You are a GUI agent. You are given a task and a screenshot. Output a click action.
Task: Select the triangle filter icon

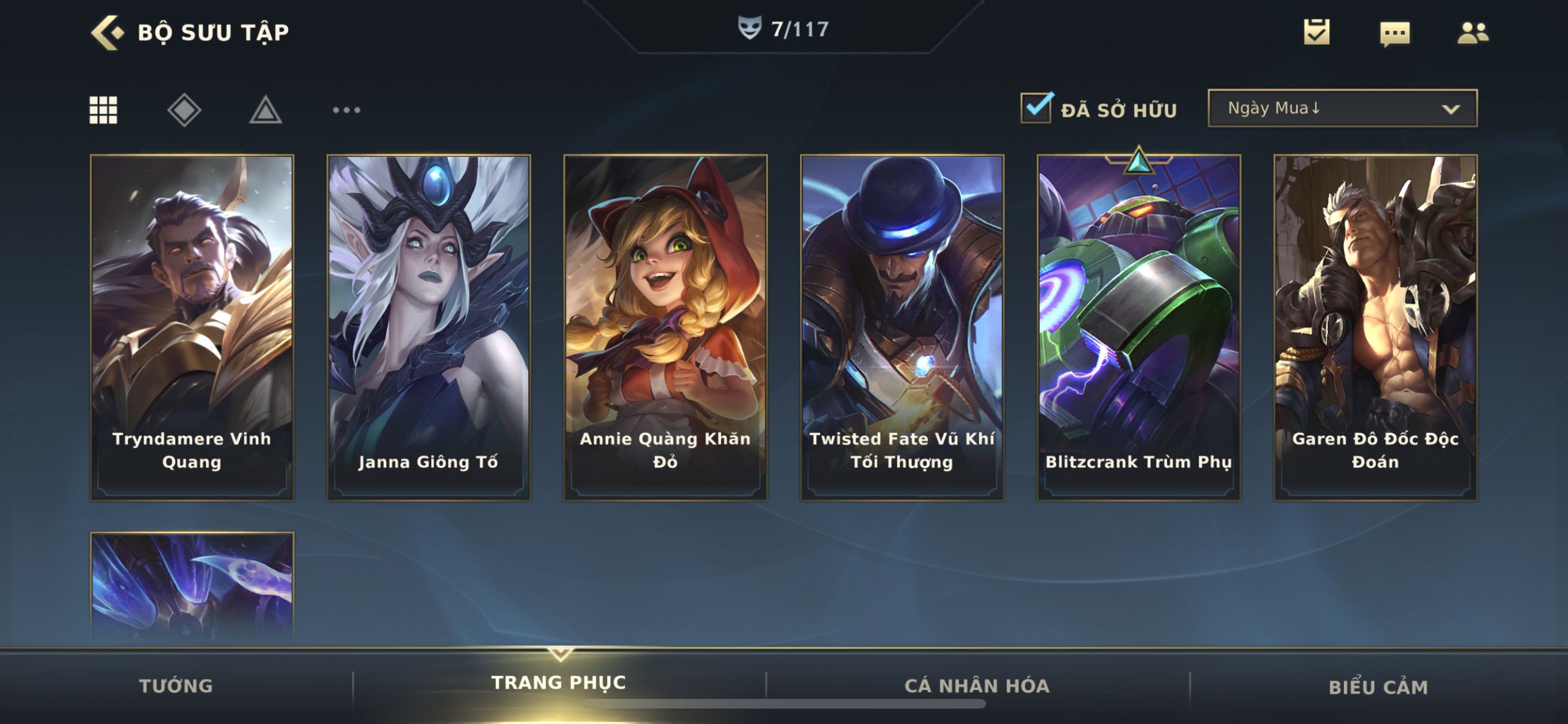pyautogui.click(x=265, y=110)
